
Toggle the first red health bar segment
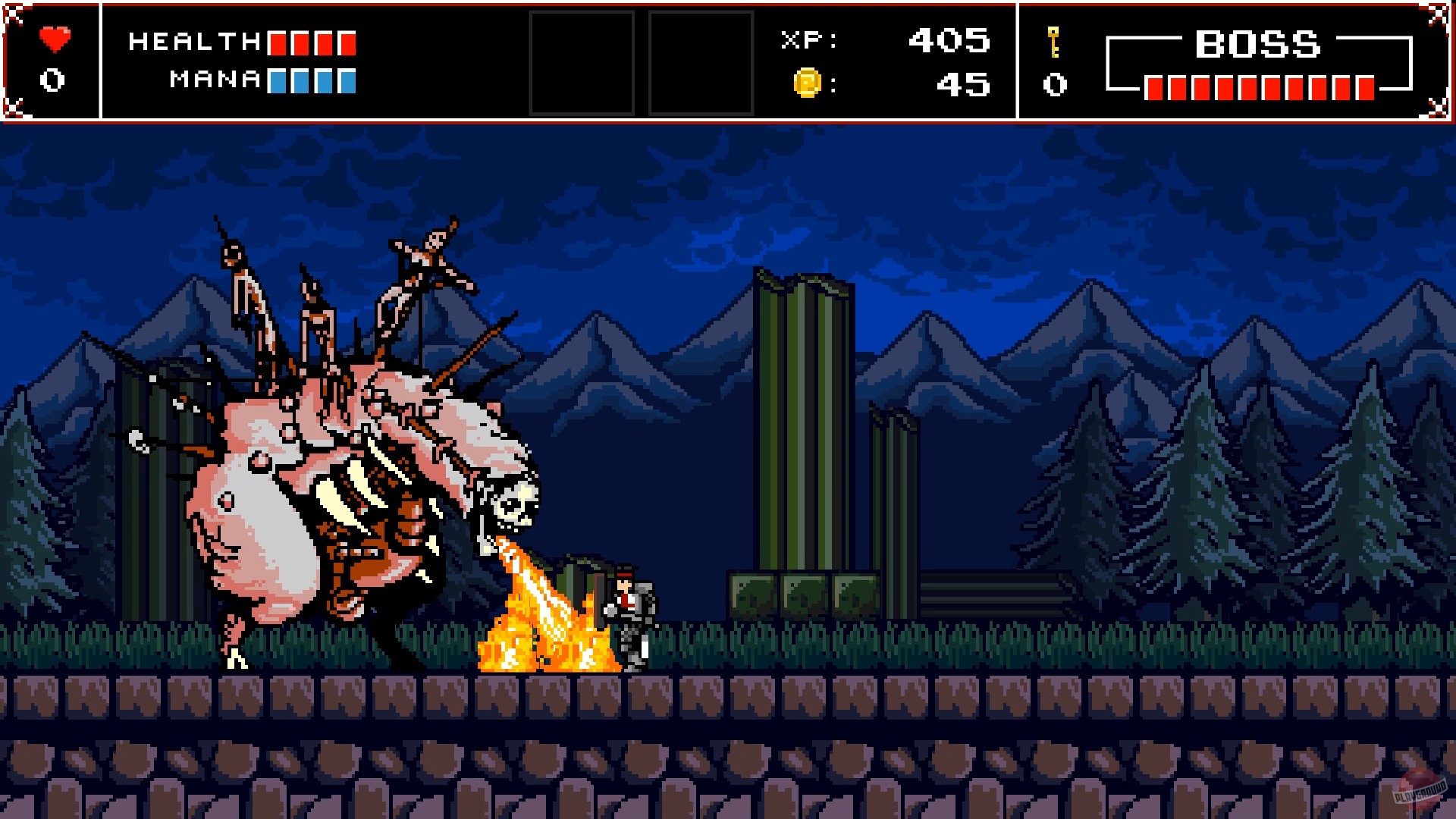(278, 42)
